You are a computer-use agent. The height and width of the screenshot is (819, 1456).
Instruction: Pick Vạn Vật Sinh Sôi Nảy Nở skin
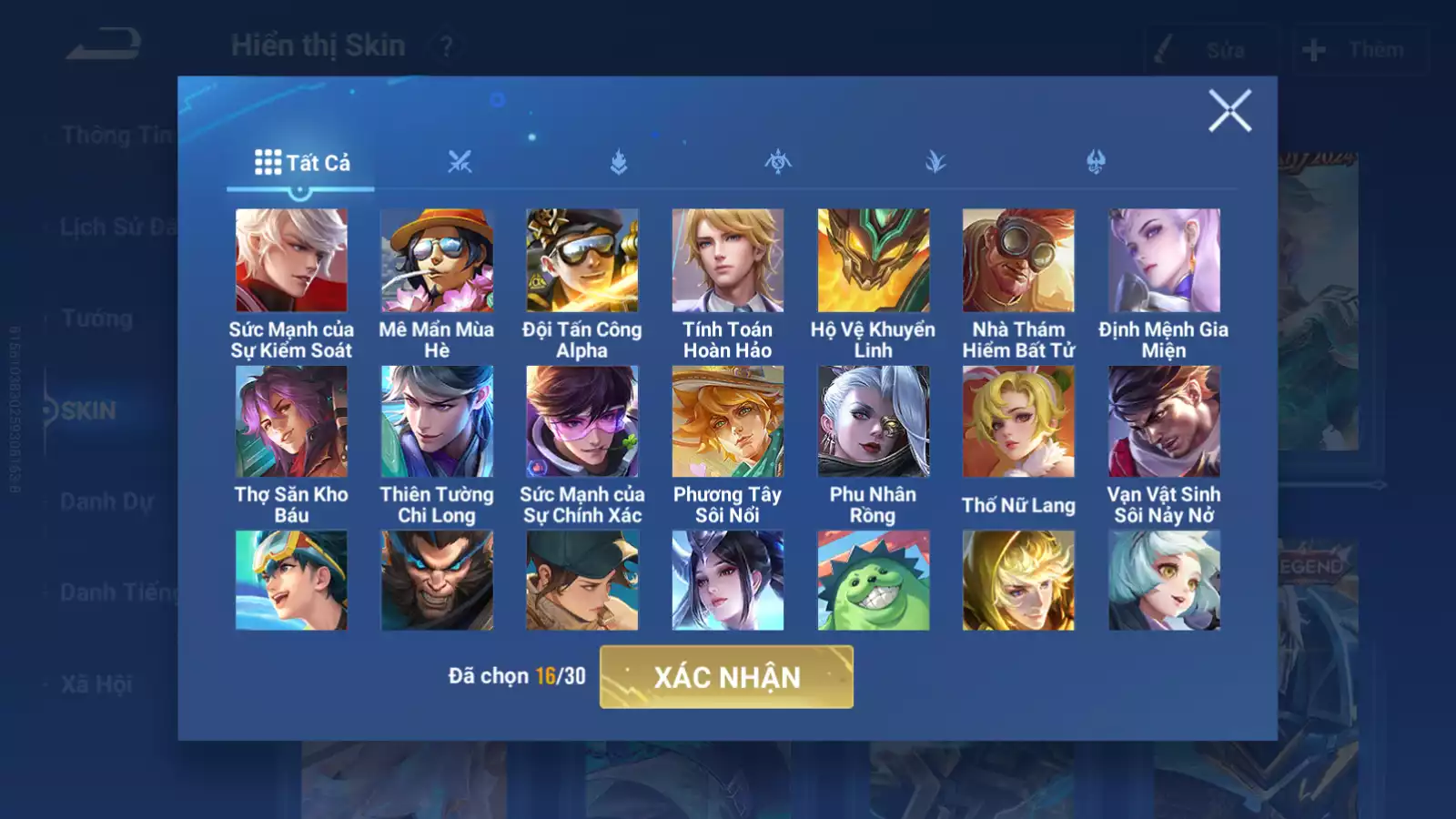[1164, 422]
